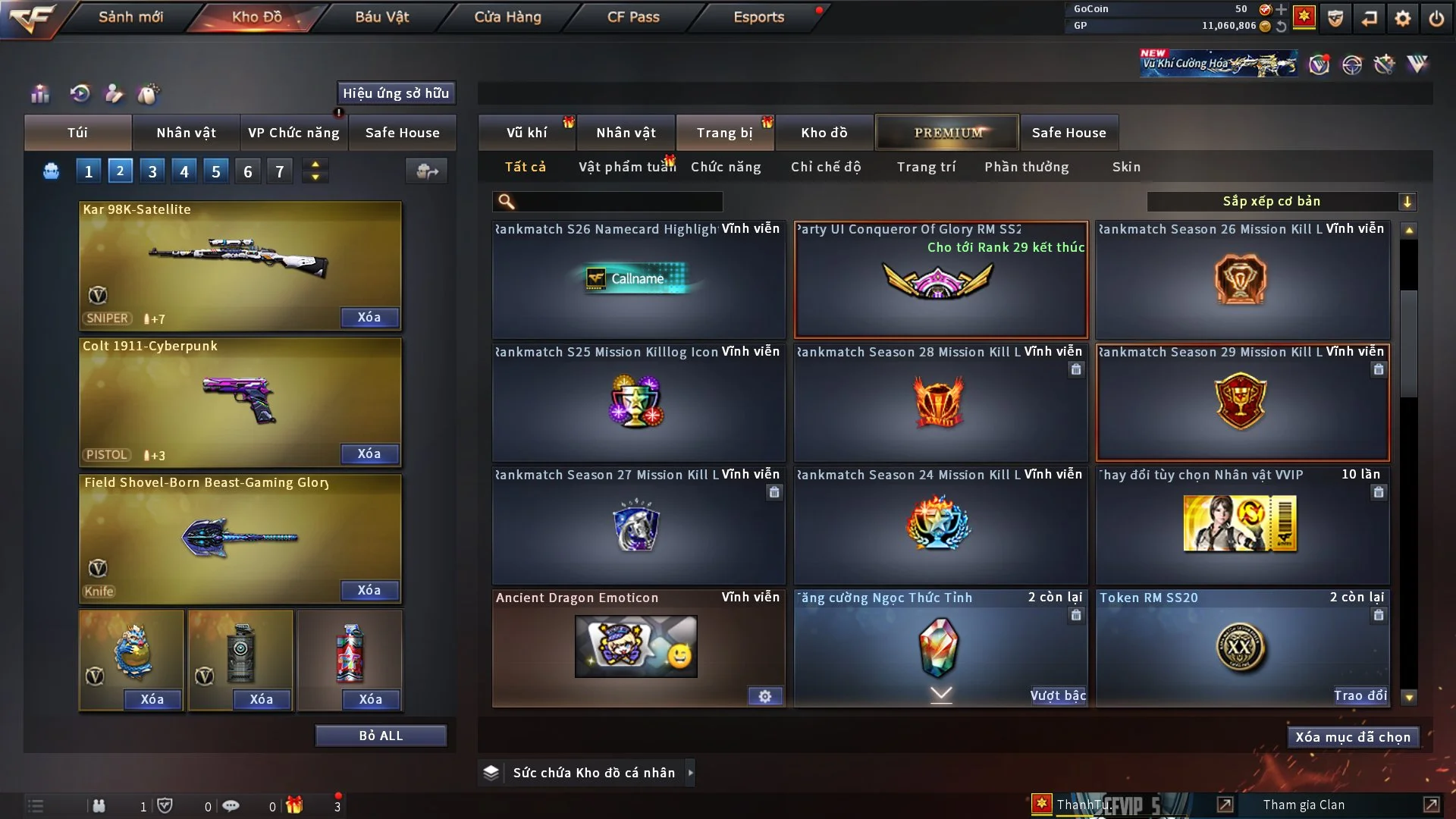The width and height of the screenshot is (1456, 819).
Task: Switch to bag preset number 3
Action: coord(152,171)
